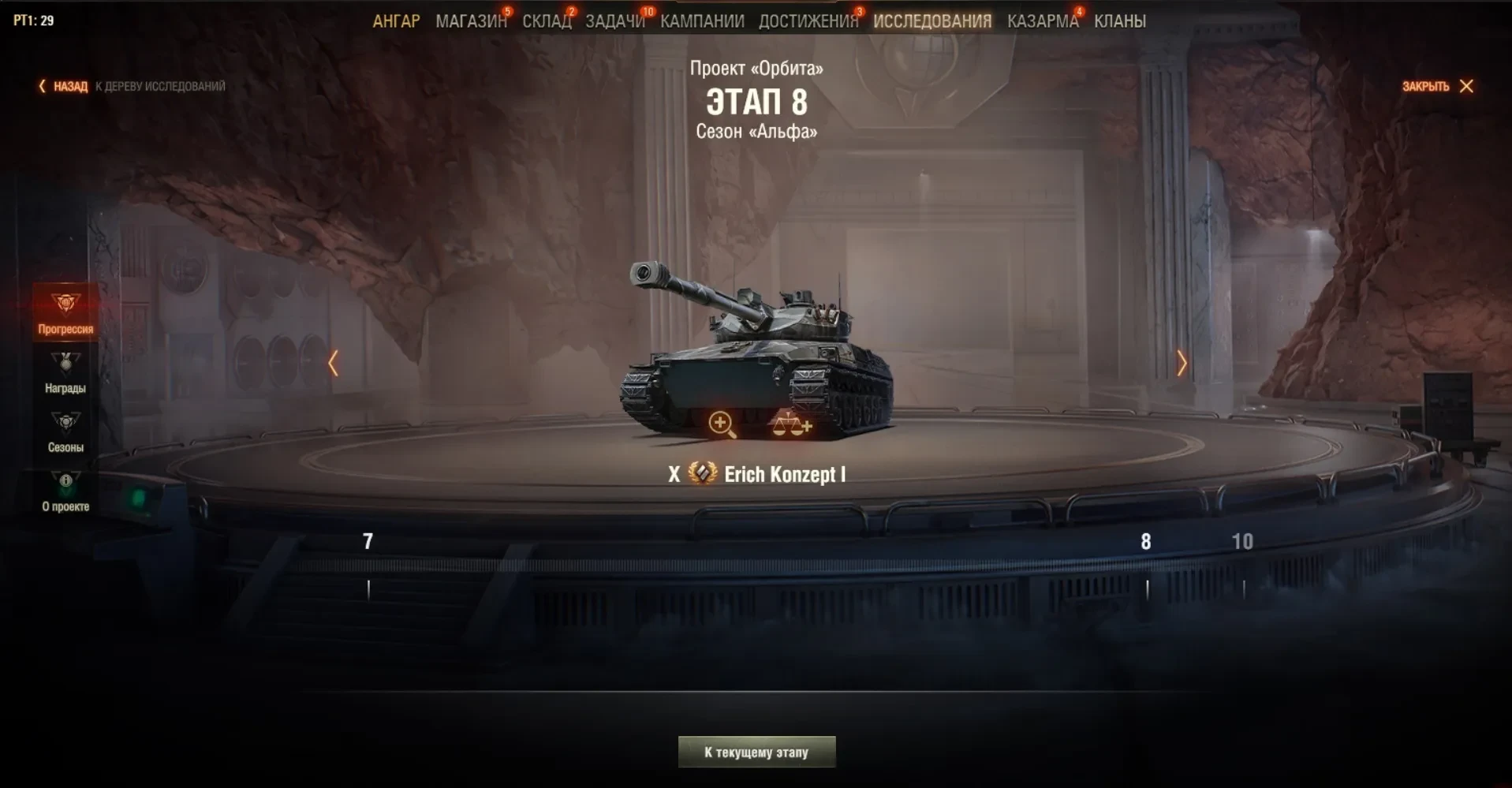Go to the КЛАНЫ clans tab
This screenshot has height=788, width=1512.
(1119, 21)
